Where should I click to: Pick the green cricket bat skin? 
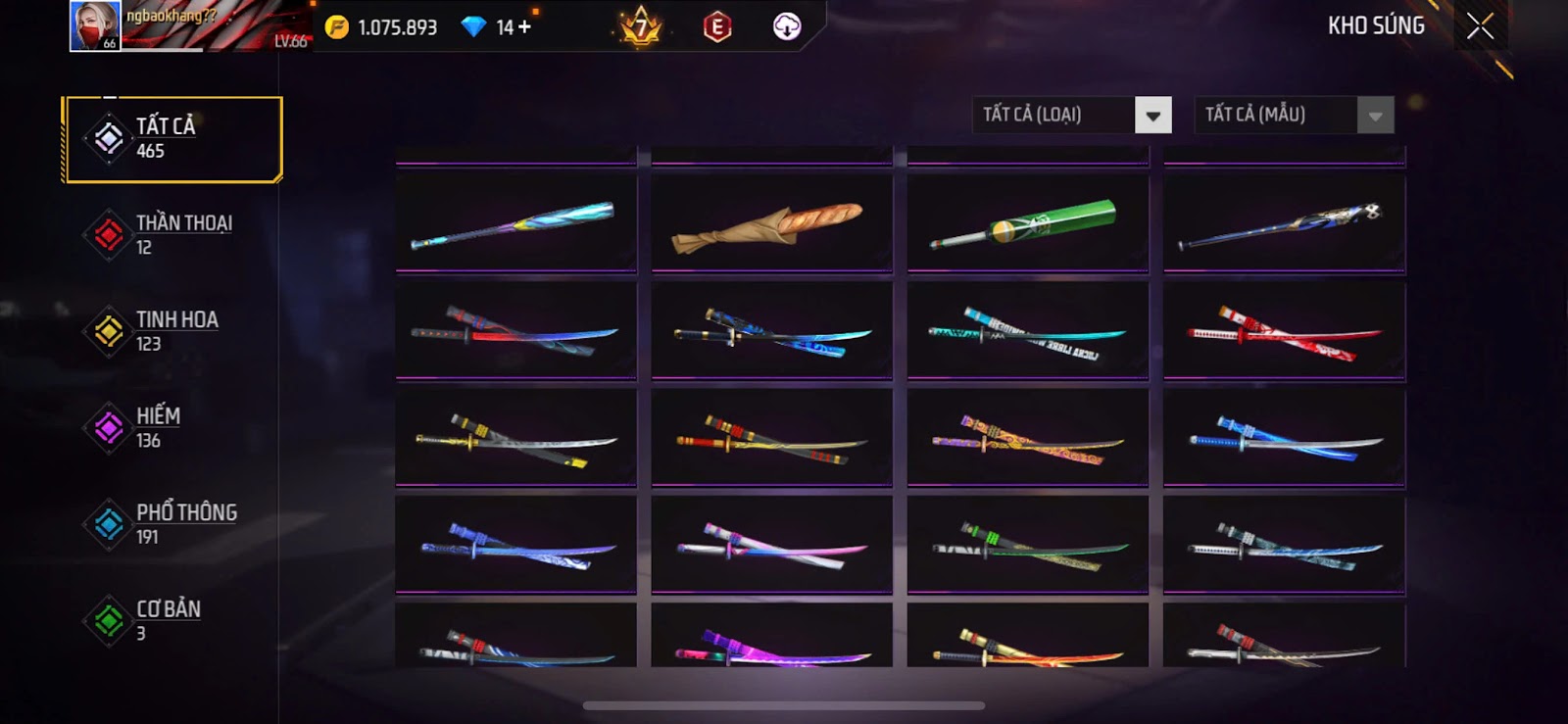[1027, 223]
